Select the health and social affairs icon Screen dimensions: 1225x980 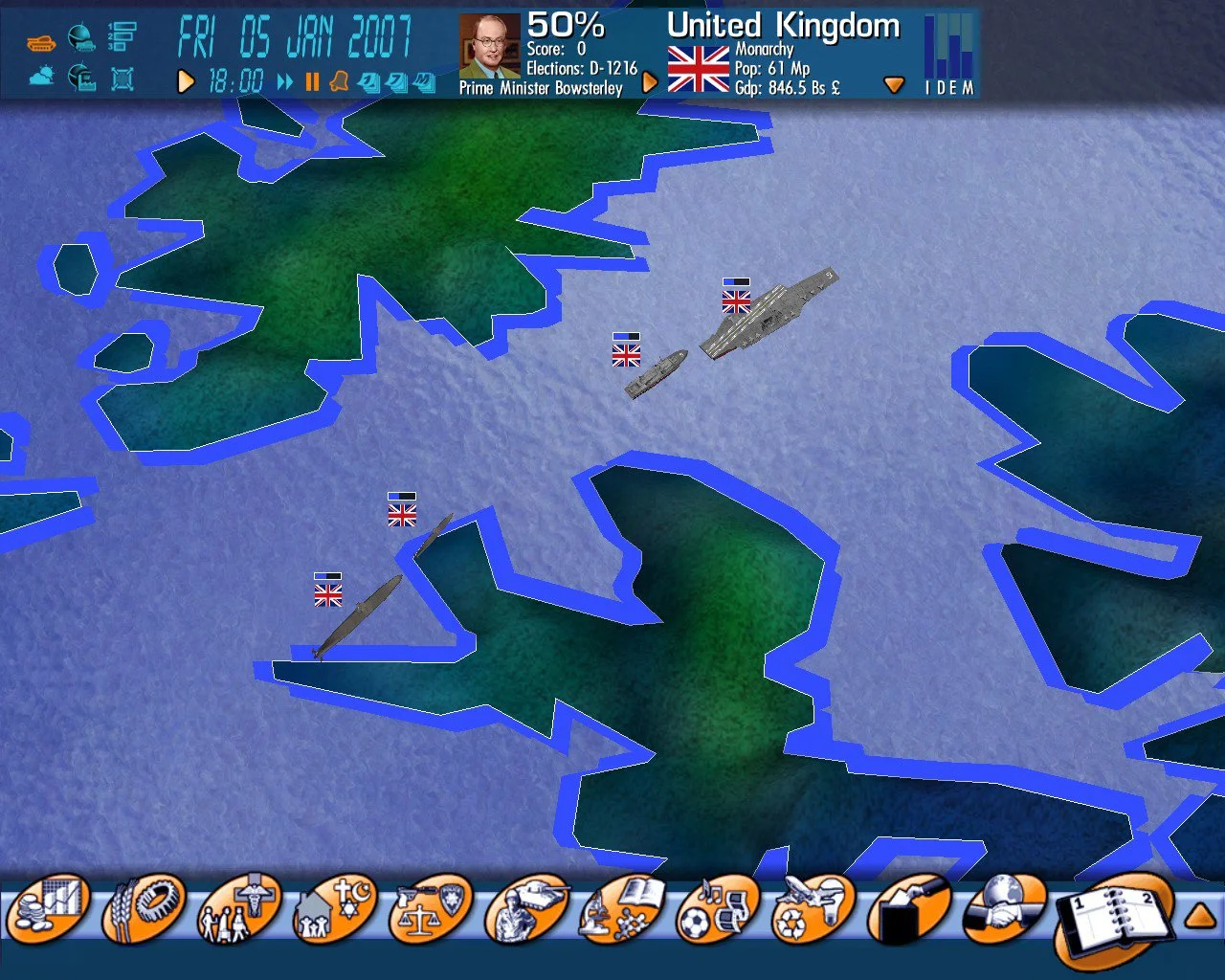[239, 911]
